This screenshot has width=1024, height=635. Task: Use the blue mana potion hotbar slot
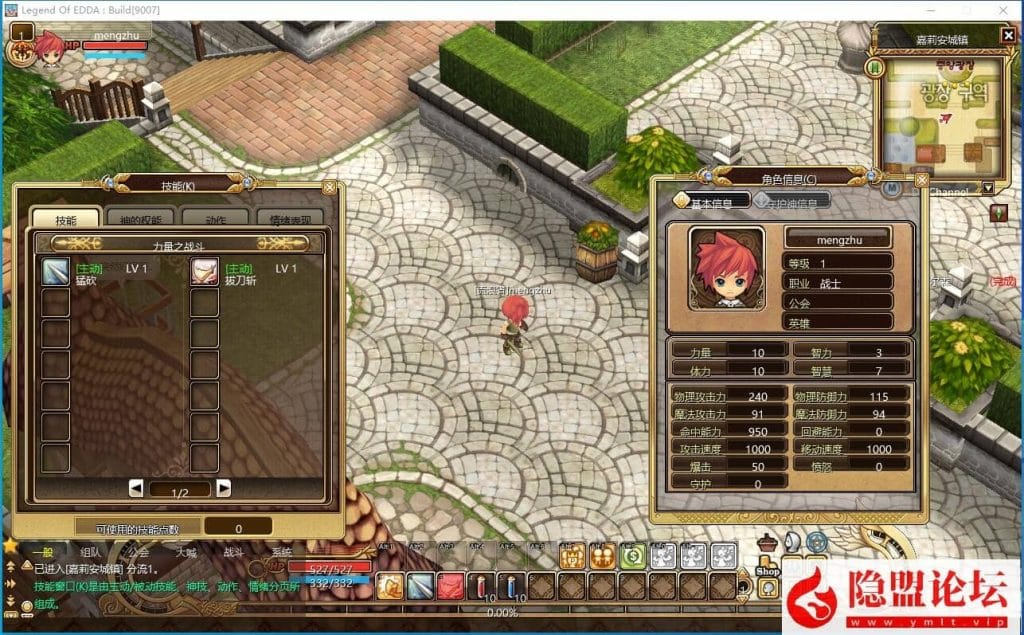pyautogui.click(x=513, y=586)
